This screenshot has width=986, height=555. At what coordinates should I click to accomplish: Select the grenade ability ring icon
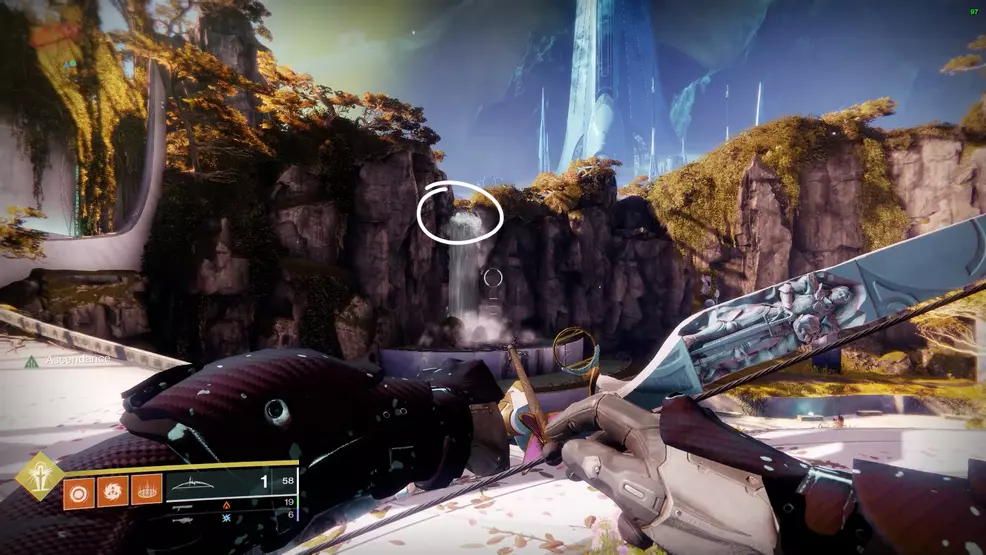click(79, 492)
